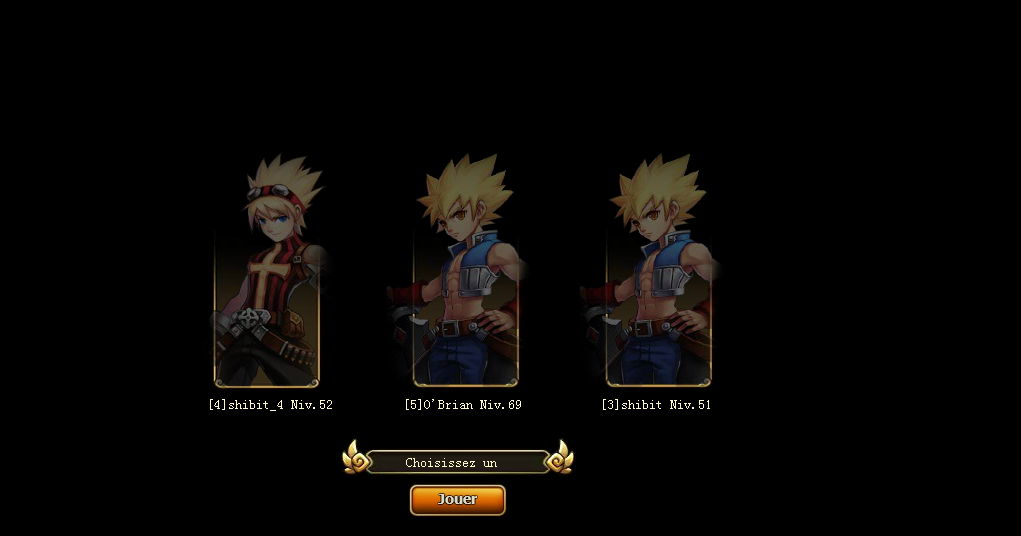Choose the O'Brian level 69 character

pos(465,290)
